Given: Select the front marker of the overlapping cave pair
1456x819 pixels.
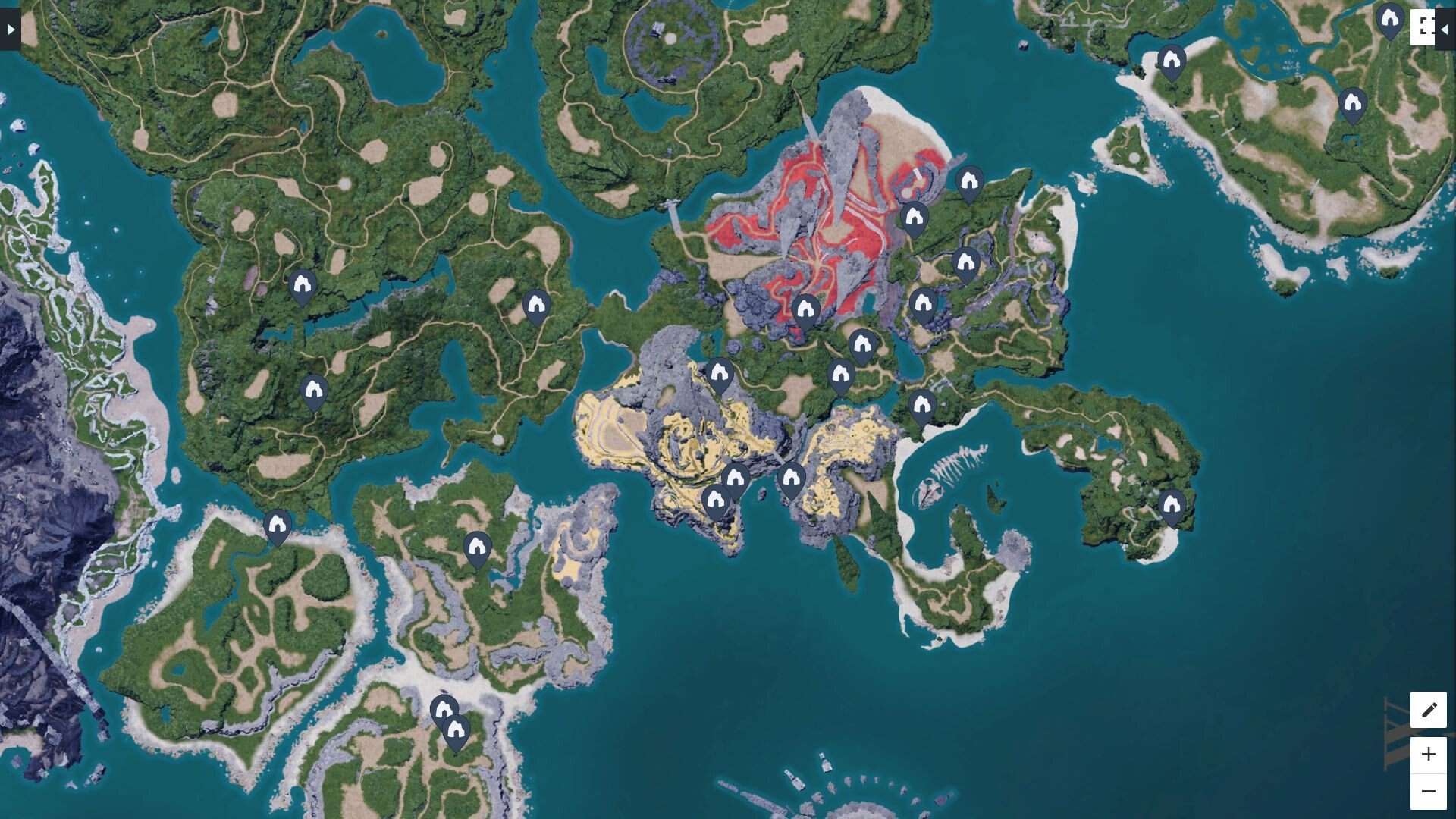Looking at the screenshot, I should pyautogui.click(x=456, y=730).
